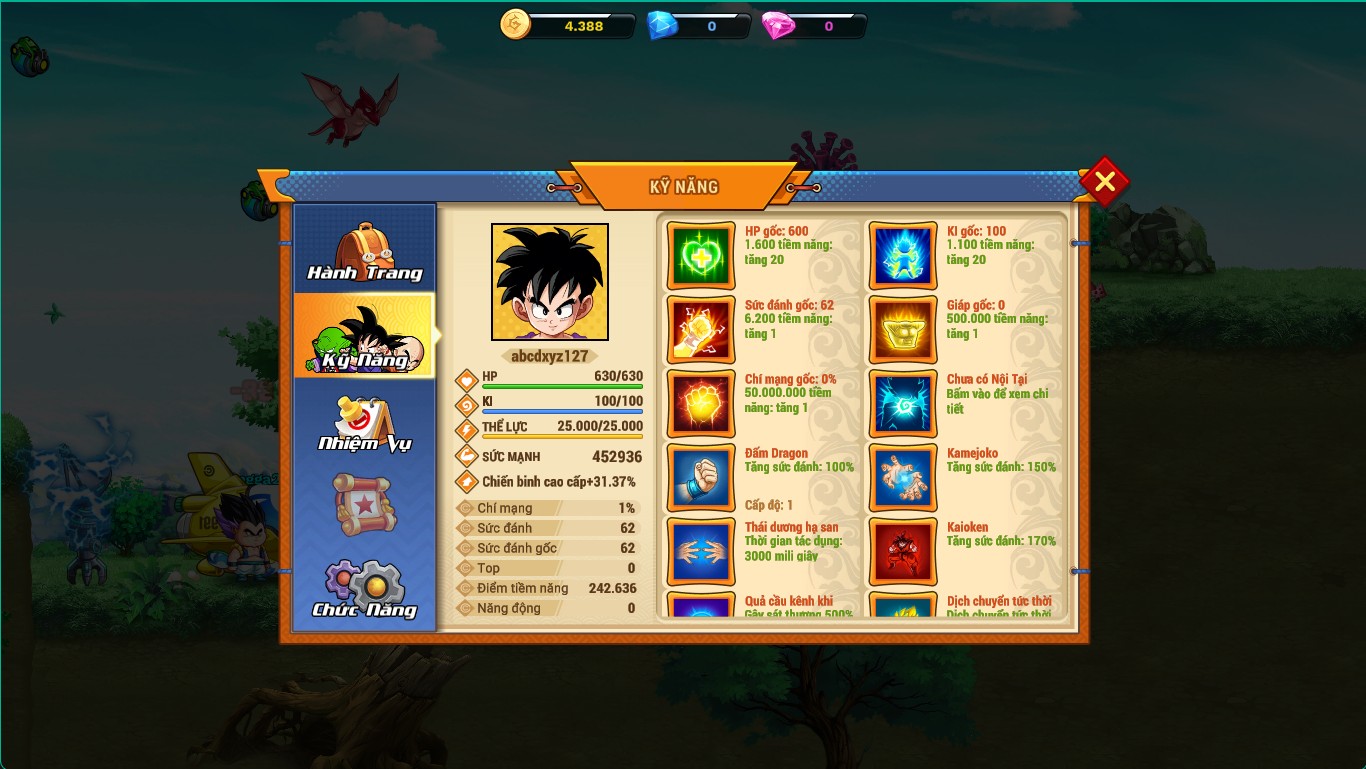The height and width of the screenshot is (769, 1366).
Task: Click the character portrait of abcdxyz127
Action: click(x=550, y=282)
